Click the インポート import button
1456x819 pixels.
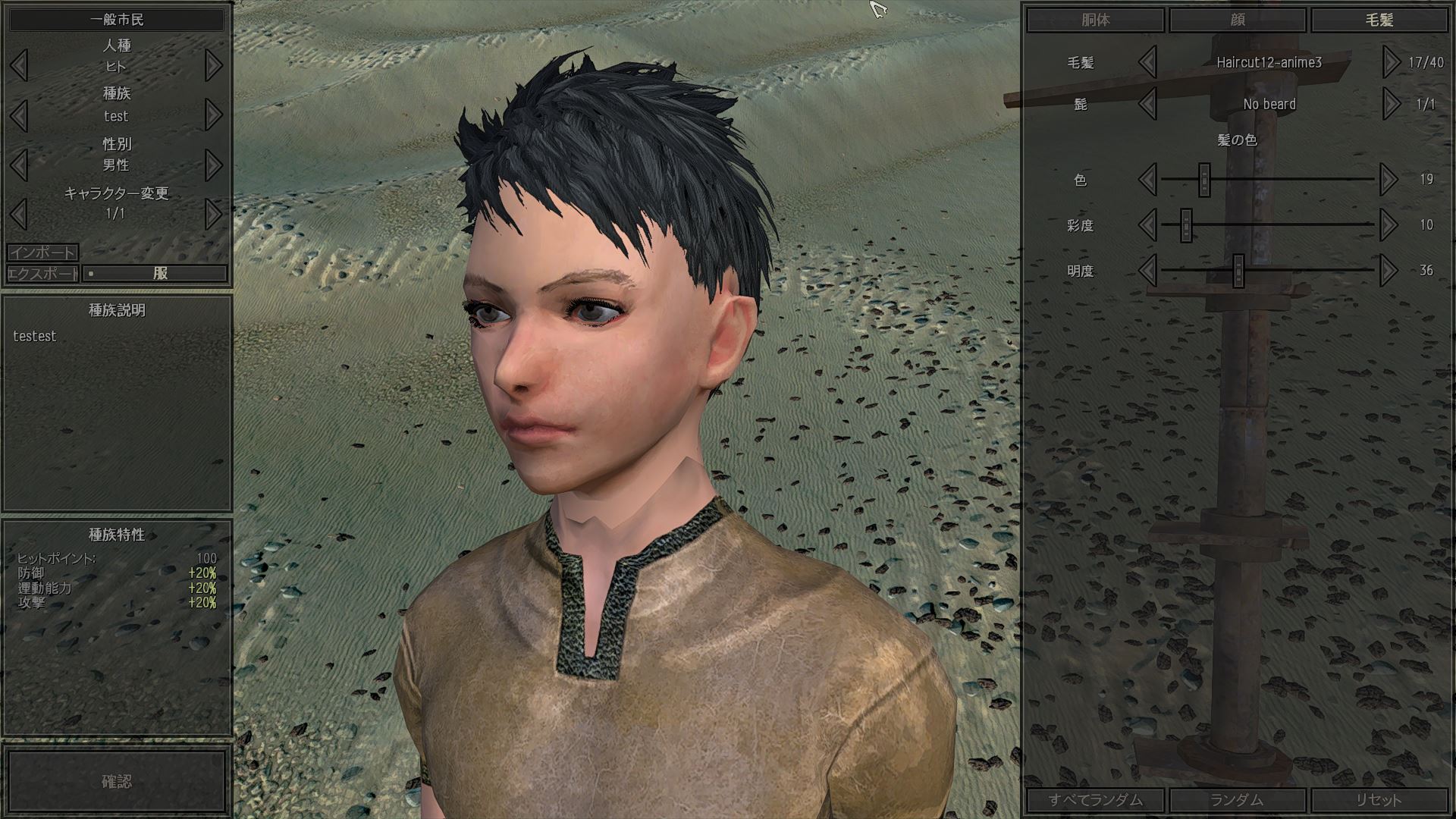click(x=42, y=253)
